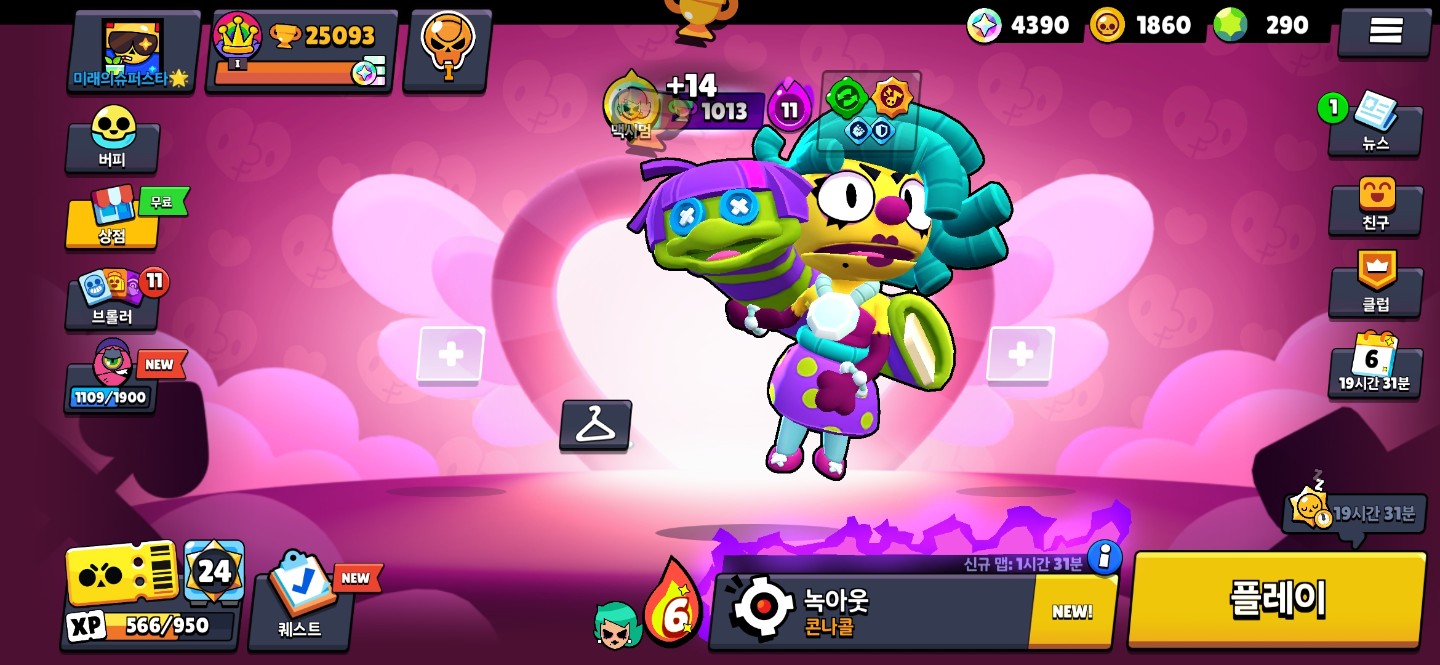
Task: Open the 클럽 club page
Action: pyautogui.click(x=1375, y=285)
